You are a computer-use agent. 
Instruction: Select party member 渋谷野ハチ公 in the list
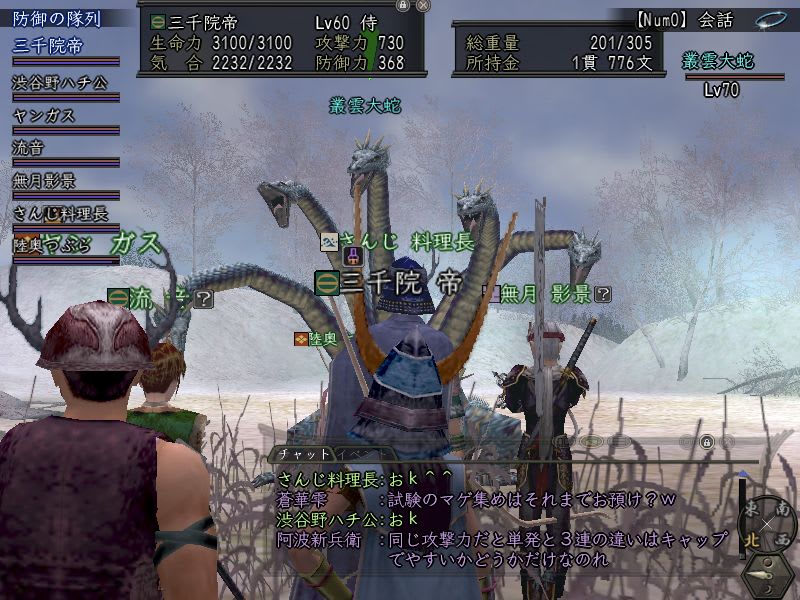60,82
